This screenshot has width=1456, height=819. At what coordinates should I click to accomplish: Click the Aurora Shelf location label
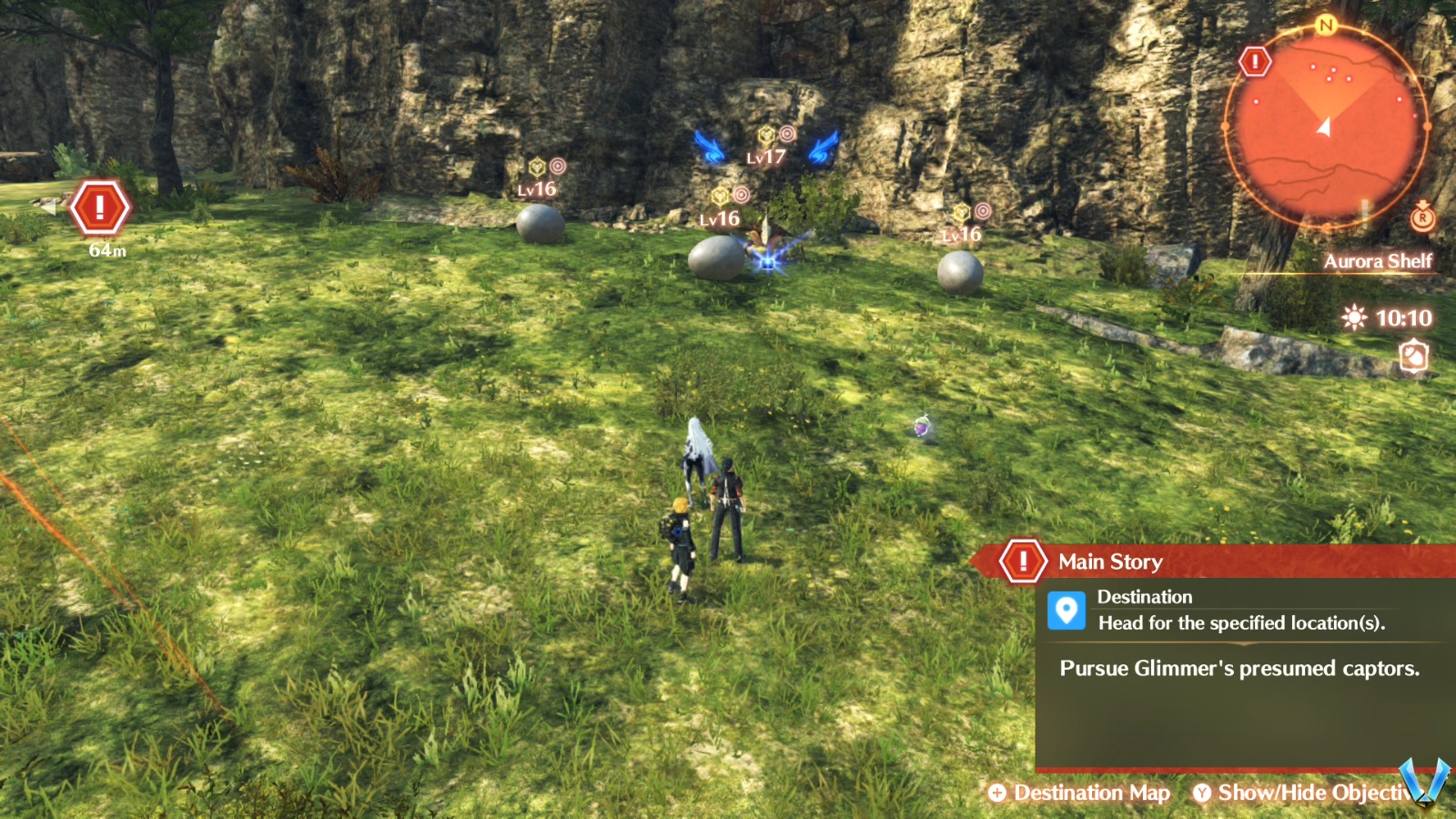(x=1380, y=260)
